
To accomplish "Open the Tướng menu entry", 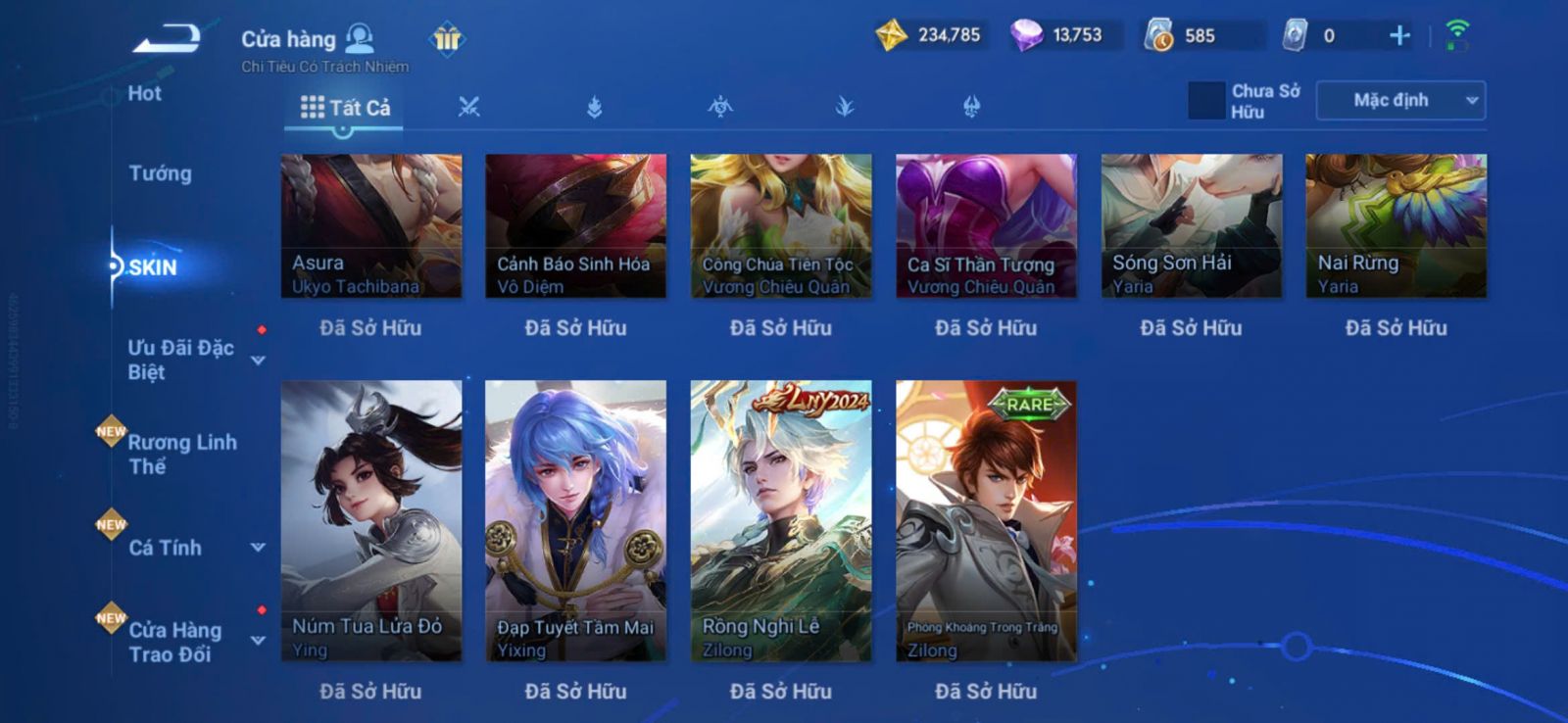I will pos(160,173).
